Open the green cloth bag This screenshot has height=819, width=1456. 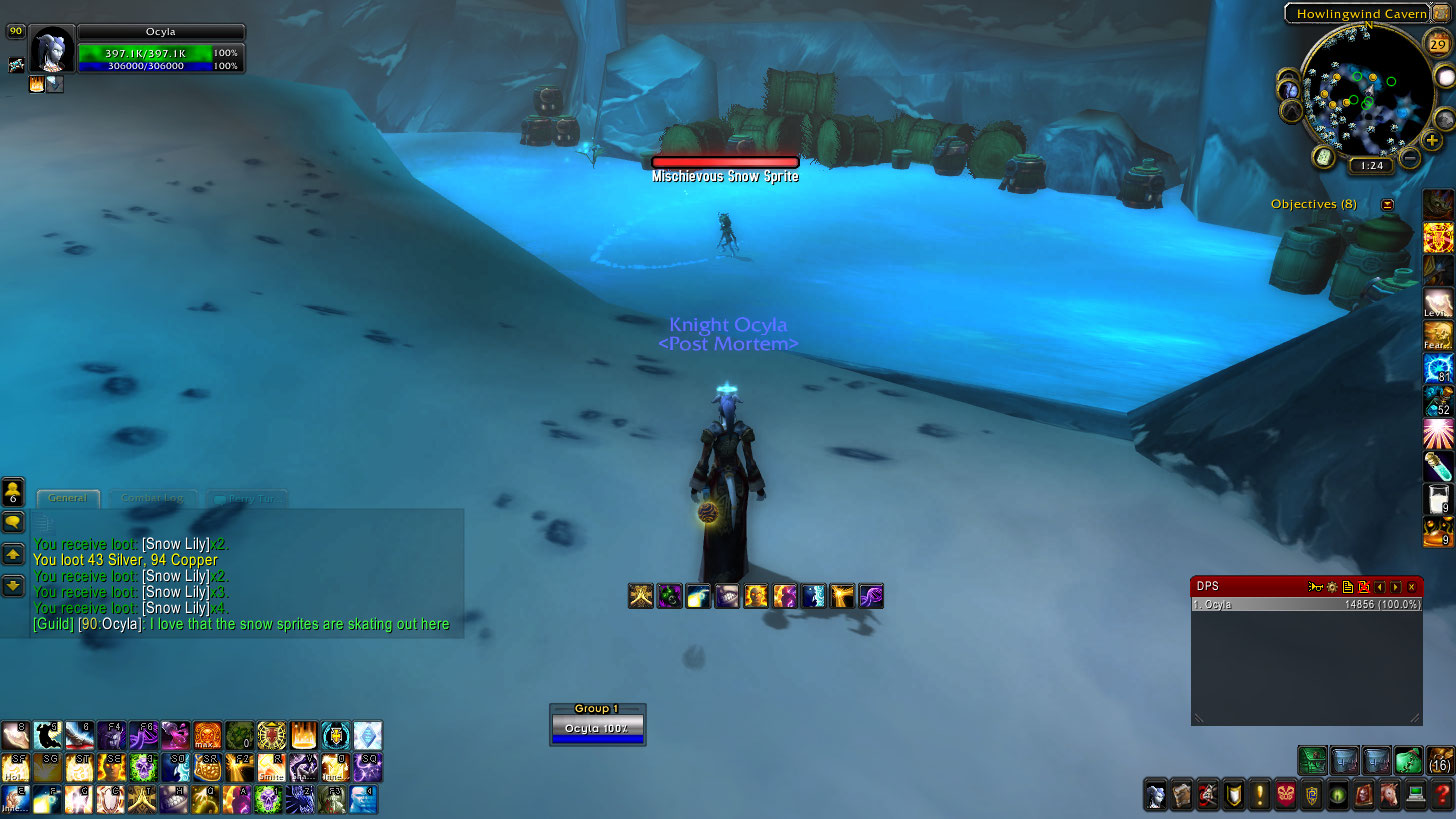click(x=1408, y=760)
